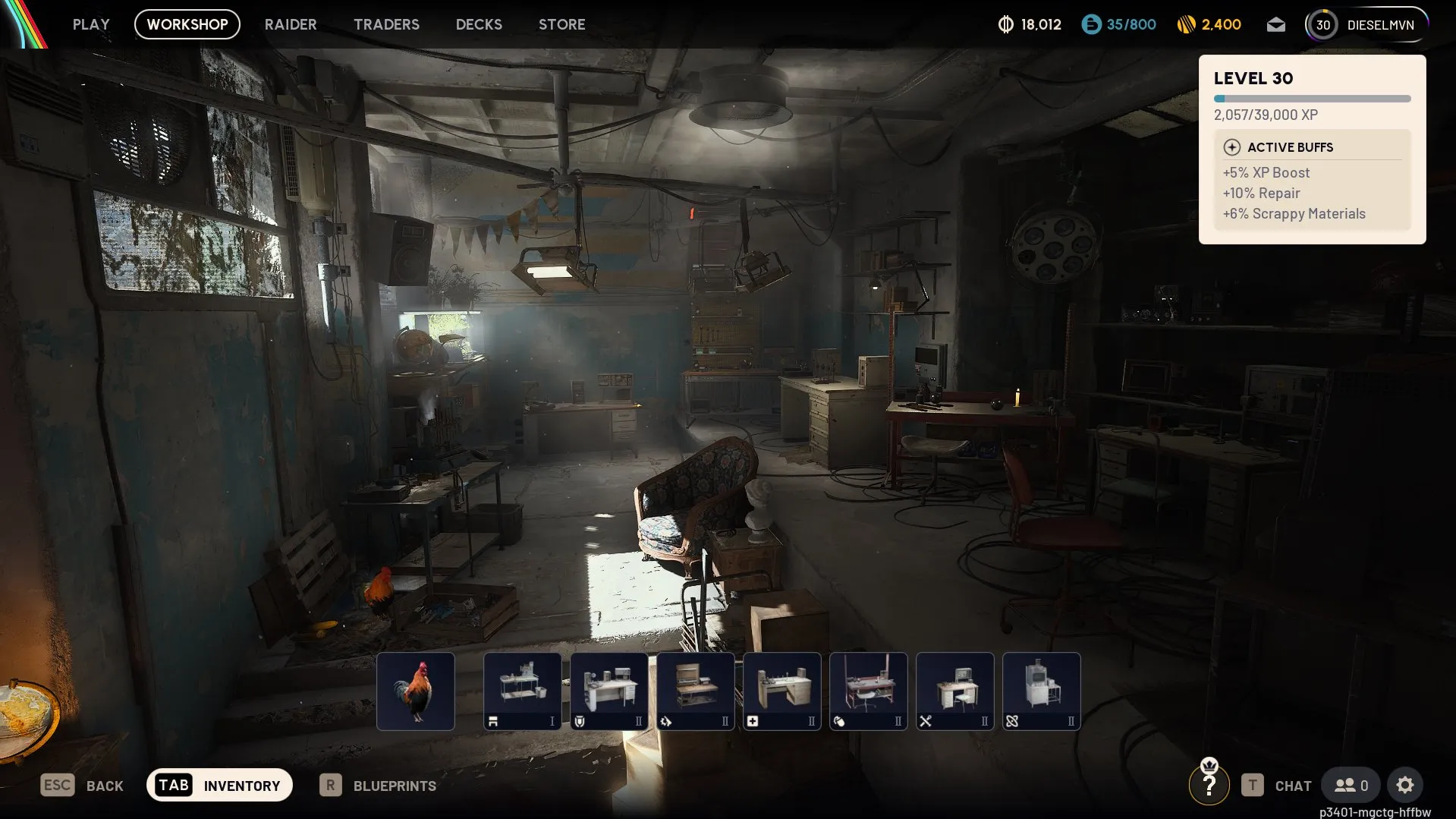Open the Inventory button
This screenshot has height=819, width=1456.
click(219, 785)
